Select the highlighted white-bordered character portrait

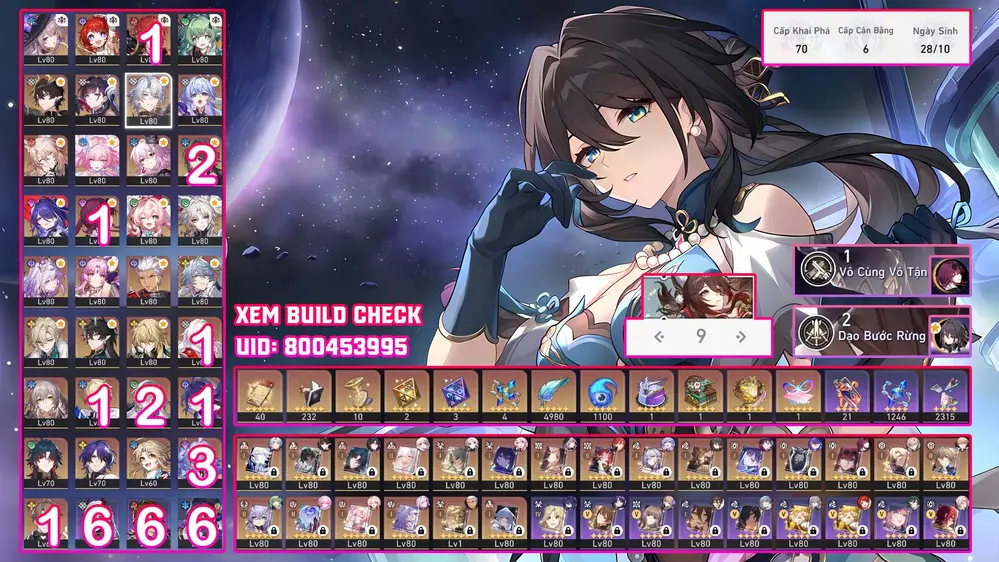(x=148, y=99)
